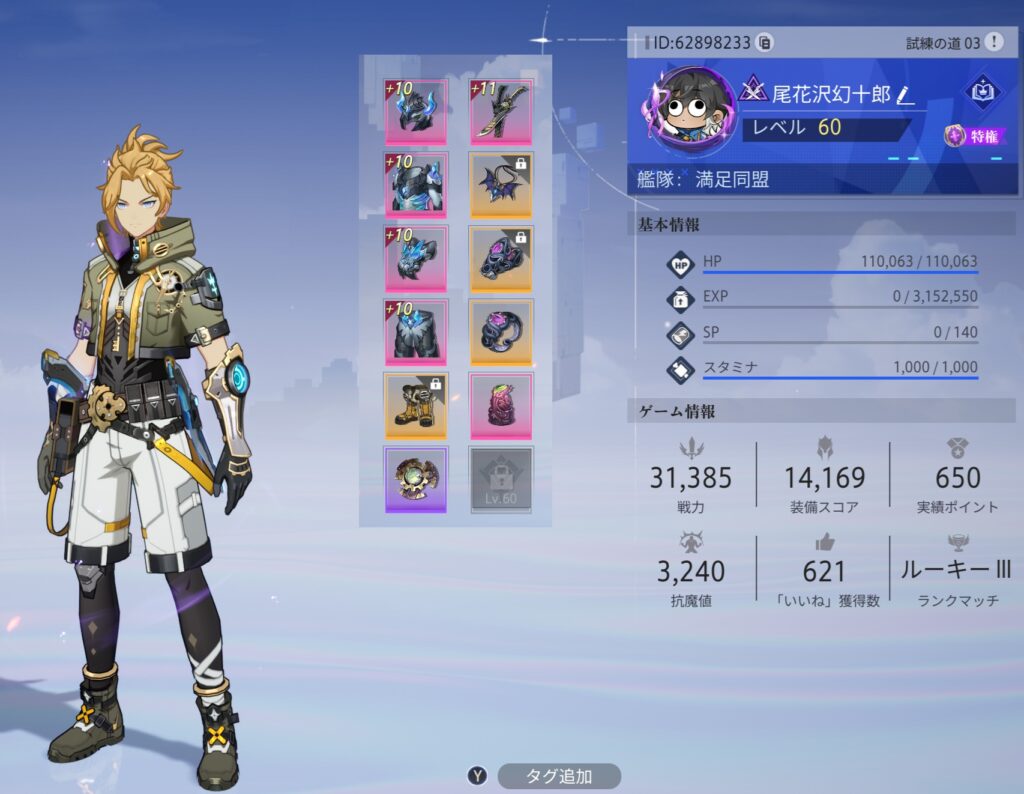Inspect the locked dark mask slot
This screenshot has width=1024, height=794.
pyautogui.click(x=501, y=258)
